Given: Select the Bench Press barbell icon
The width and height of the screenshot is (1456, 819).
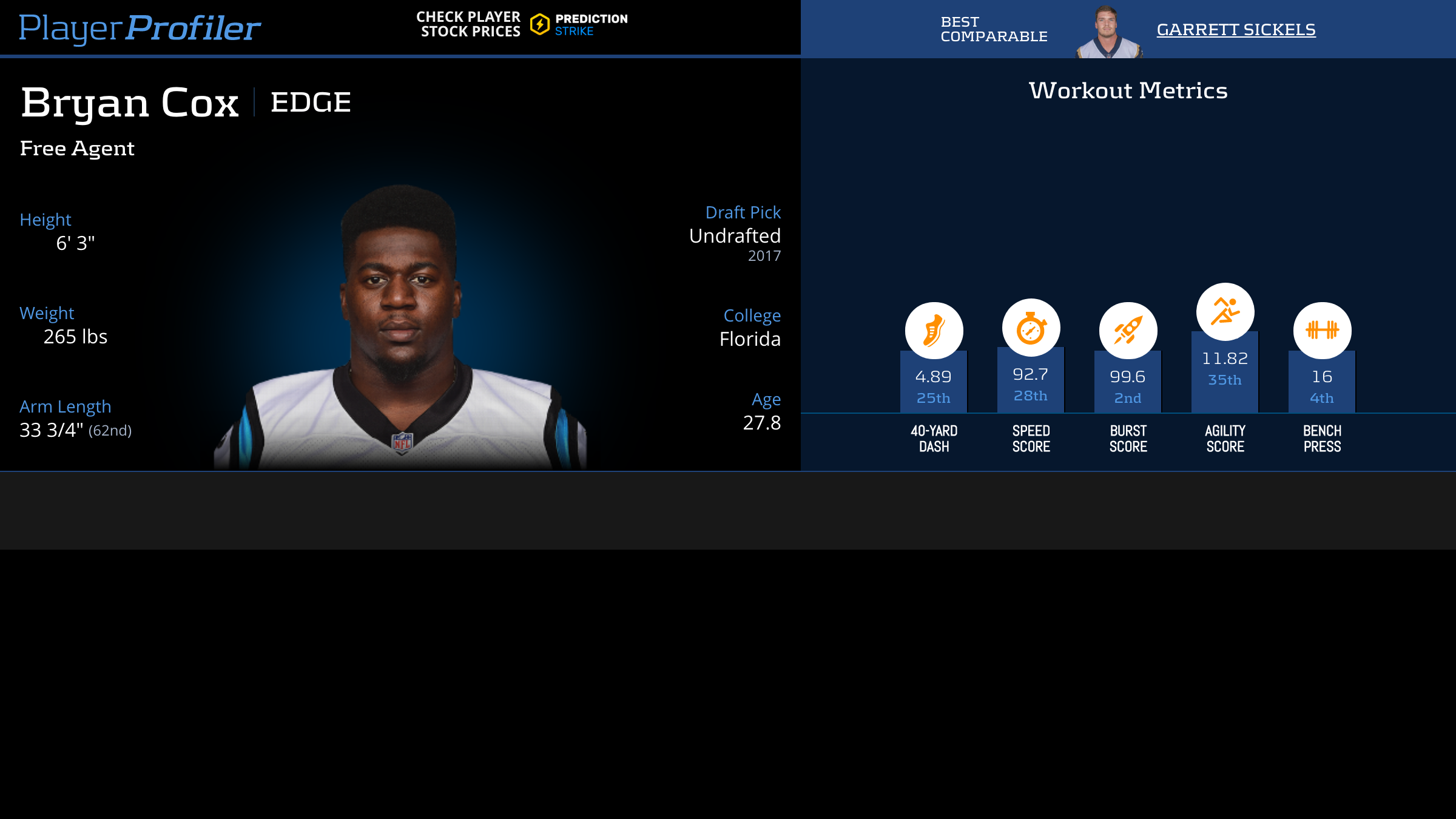Looking at the screenshot, I should [x=1322, y=331].
